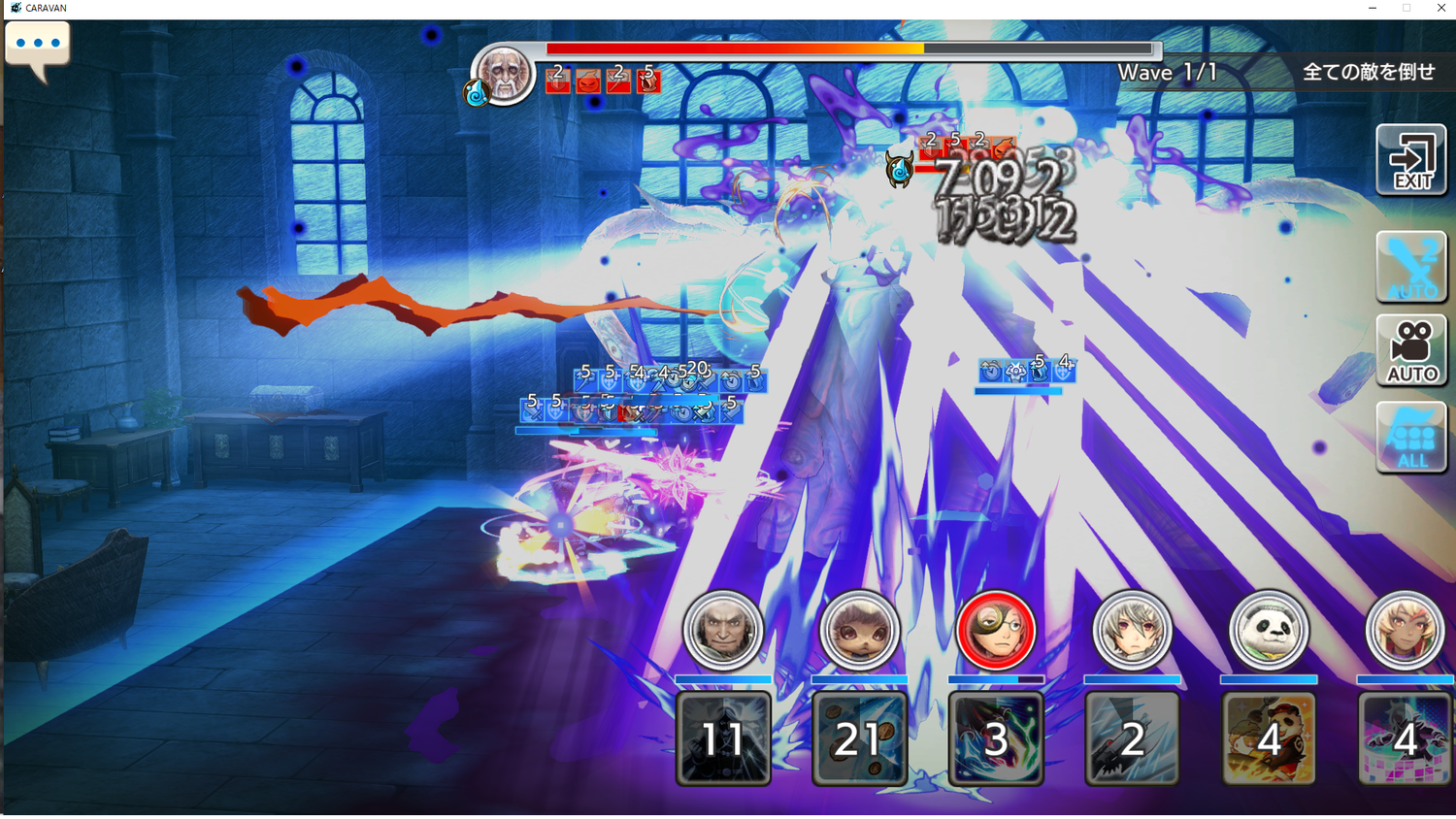This screenshot has width=1456, height=819.
Task: Toggle the camera AUTO button
Action: click(x=1411, y=350)
